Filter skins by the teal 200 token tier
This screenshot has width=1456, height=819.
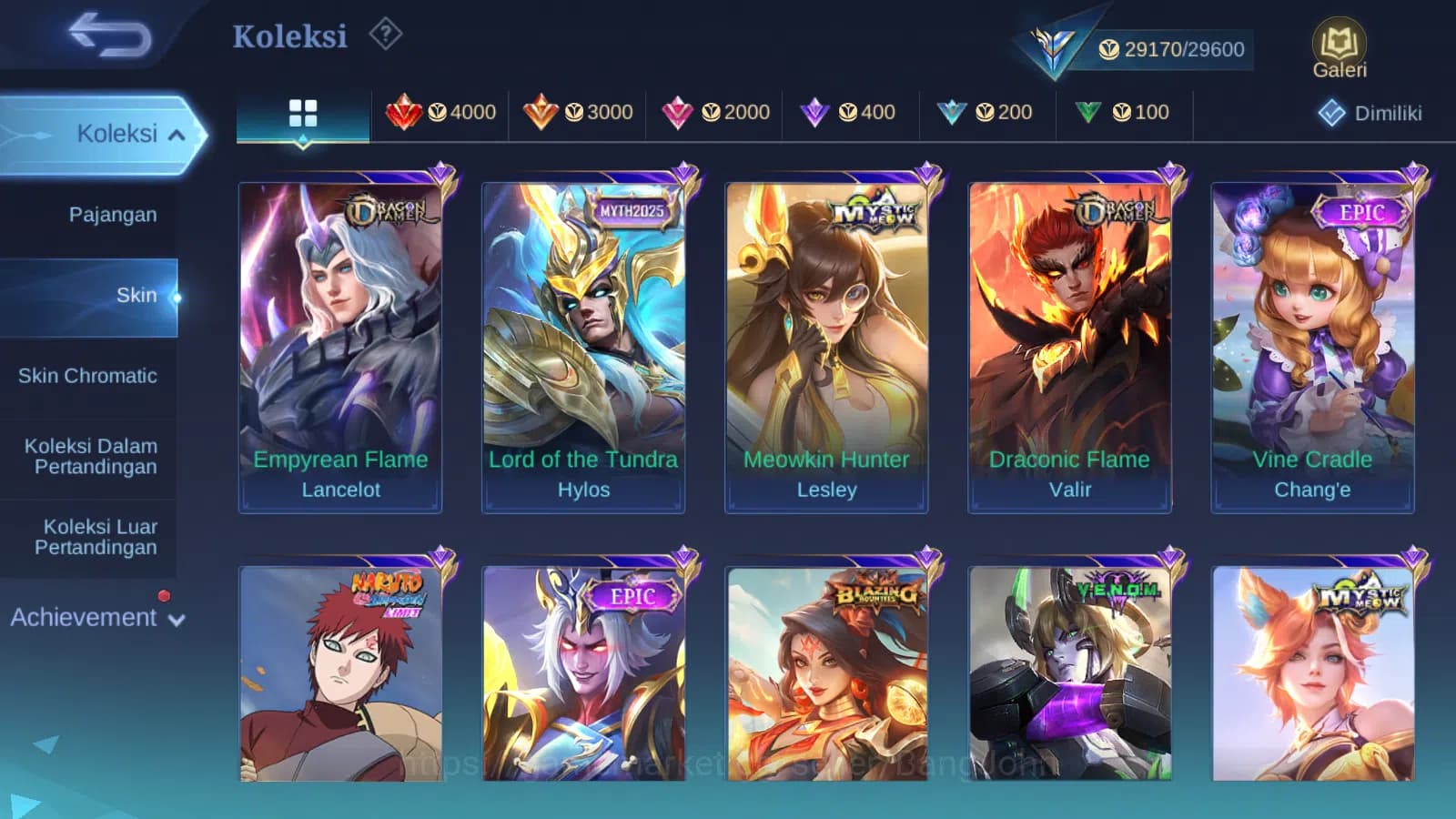[986, 112]
